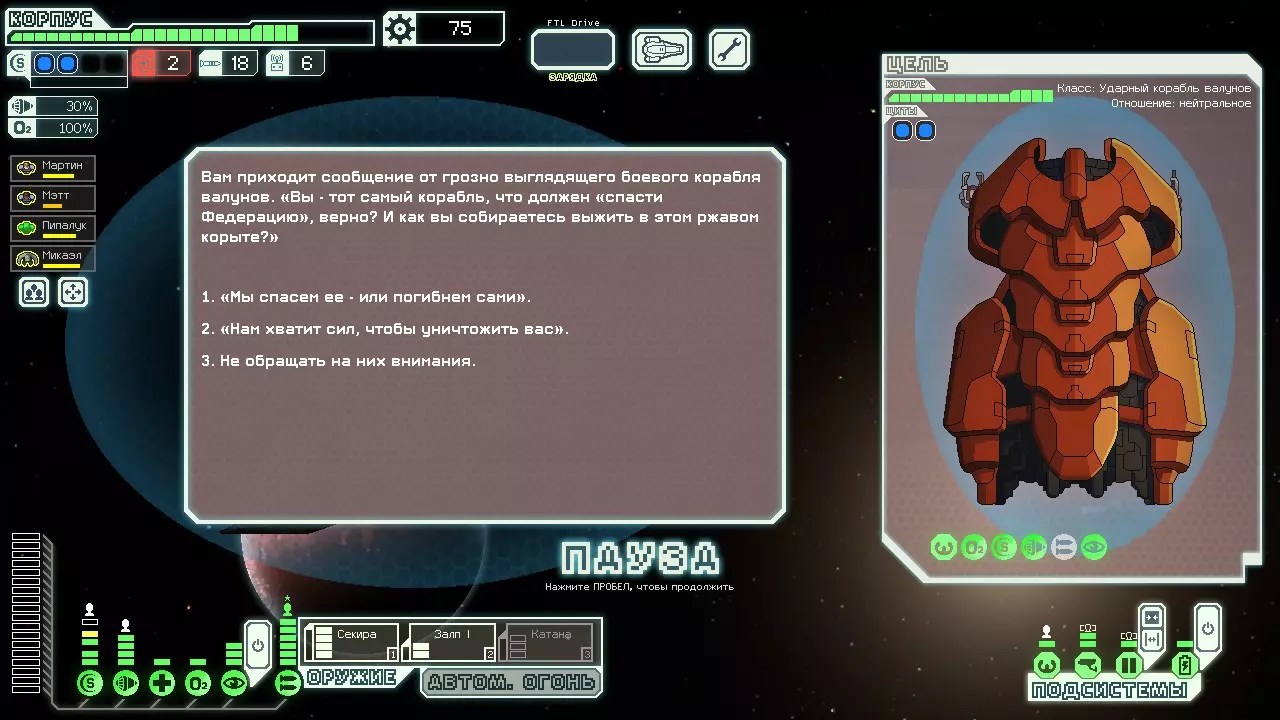The height and width of the screenshot is (720, 1280).
Task: Choose reply «Мы спасем ее - или погибнем сами»
Action: point(366,297)
